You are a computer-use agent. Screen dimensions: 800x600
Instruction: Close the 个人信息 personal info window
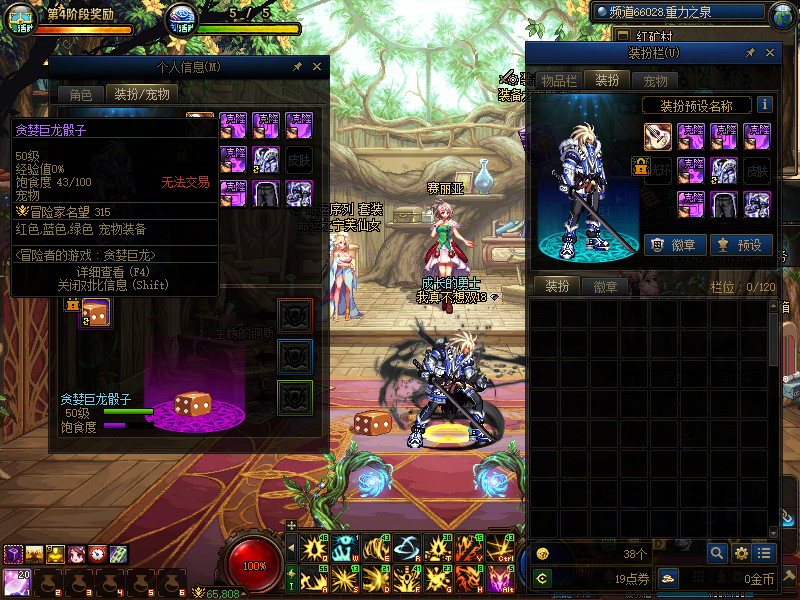point(317,67)
